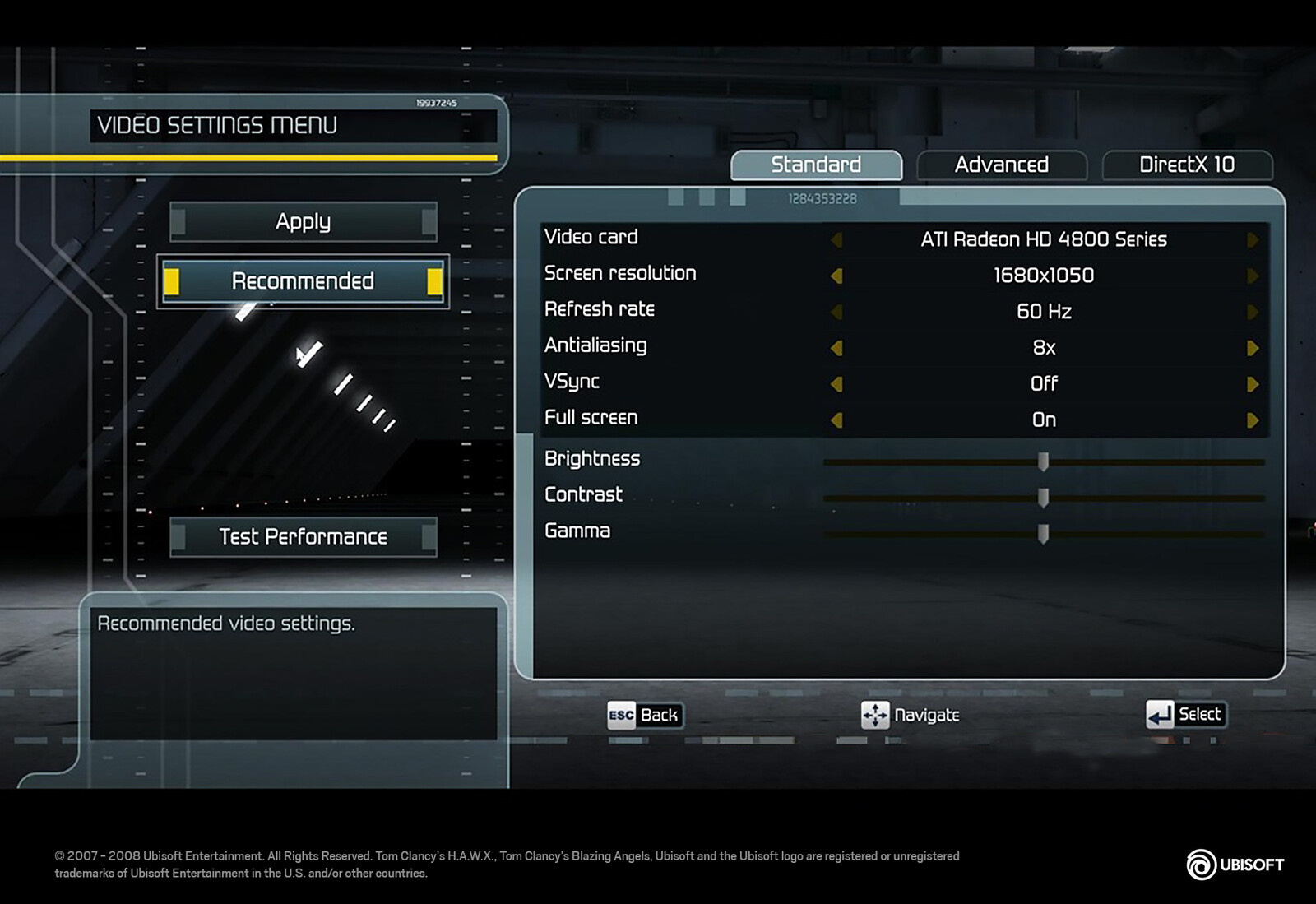Change Full screen with its left arrow
This screenshot has height=904, width=1316.
pyautogui.click(x=836, y=420)
